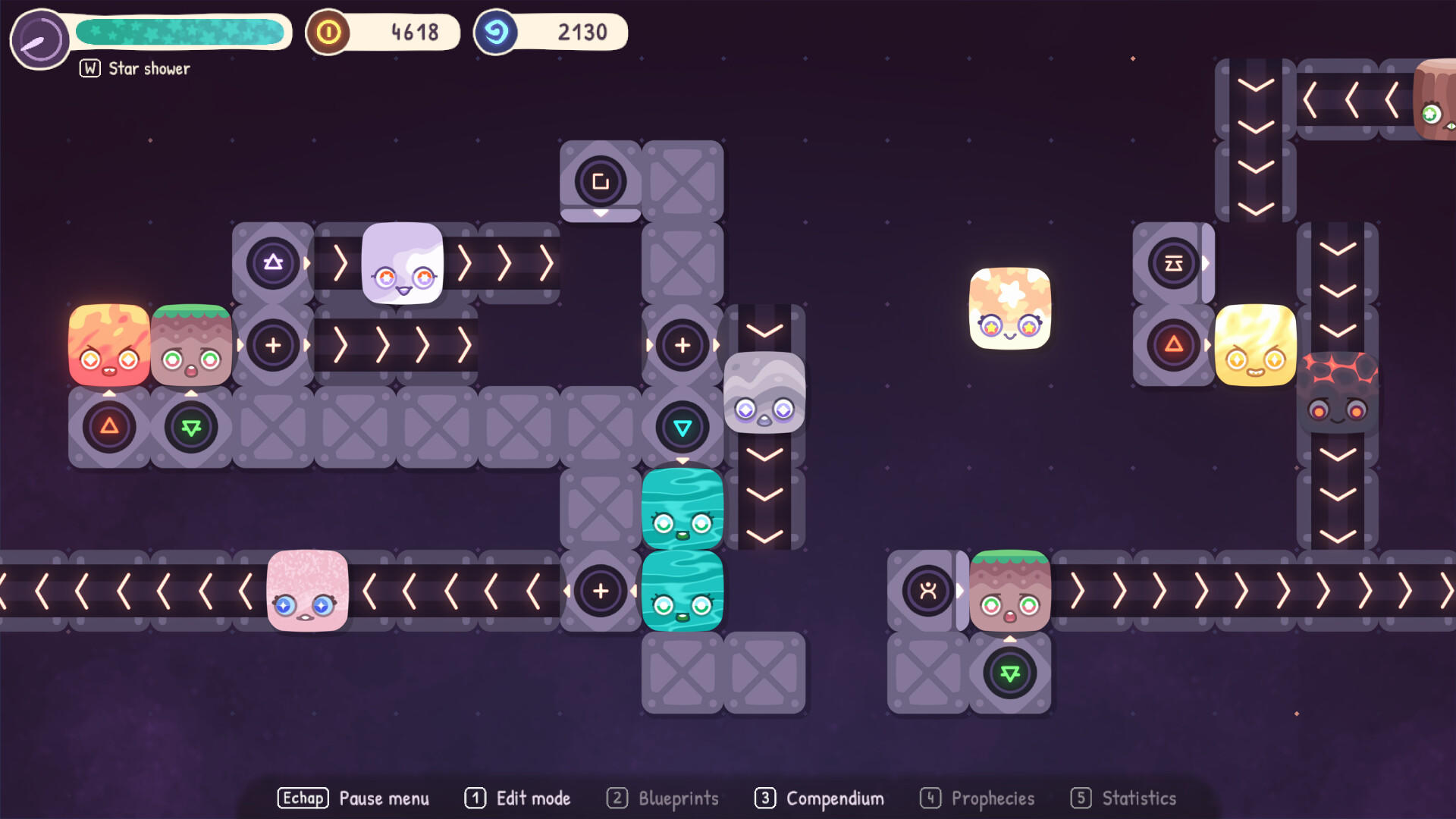Select the plus merger machine between the two creatures
Image resolution: width=1456 pixels, height=819 pixels.
(x=272, y=345)
